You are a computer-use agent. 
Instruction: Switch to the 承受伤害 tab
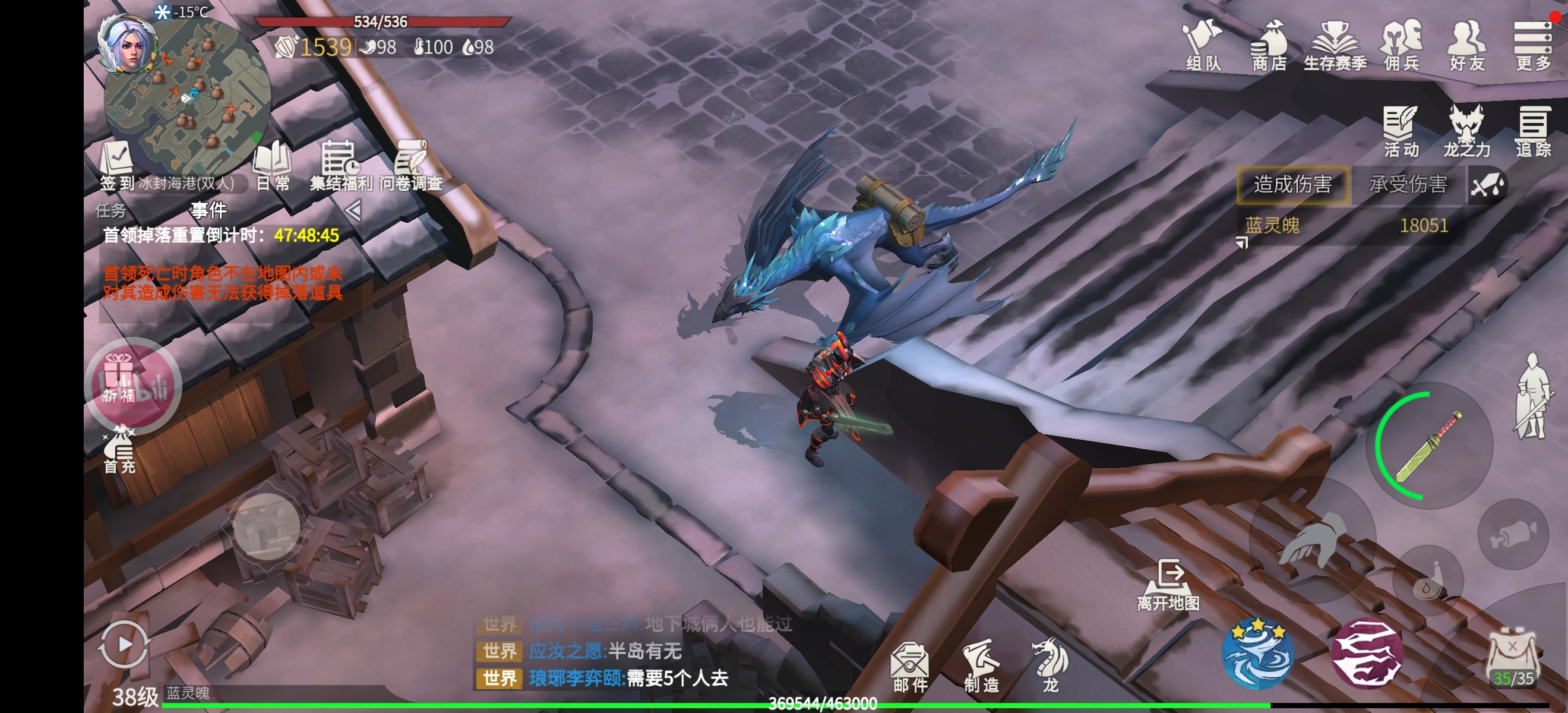coord(1408,185)
